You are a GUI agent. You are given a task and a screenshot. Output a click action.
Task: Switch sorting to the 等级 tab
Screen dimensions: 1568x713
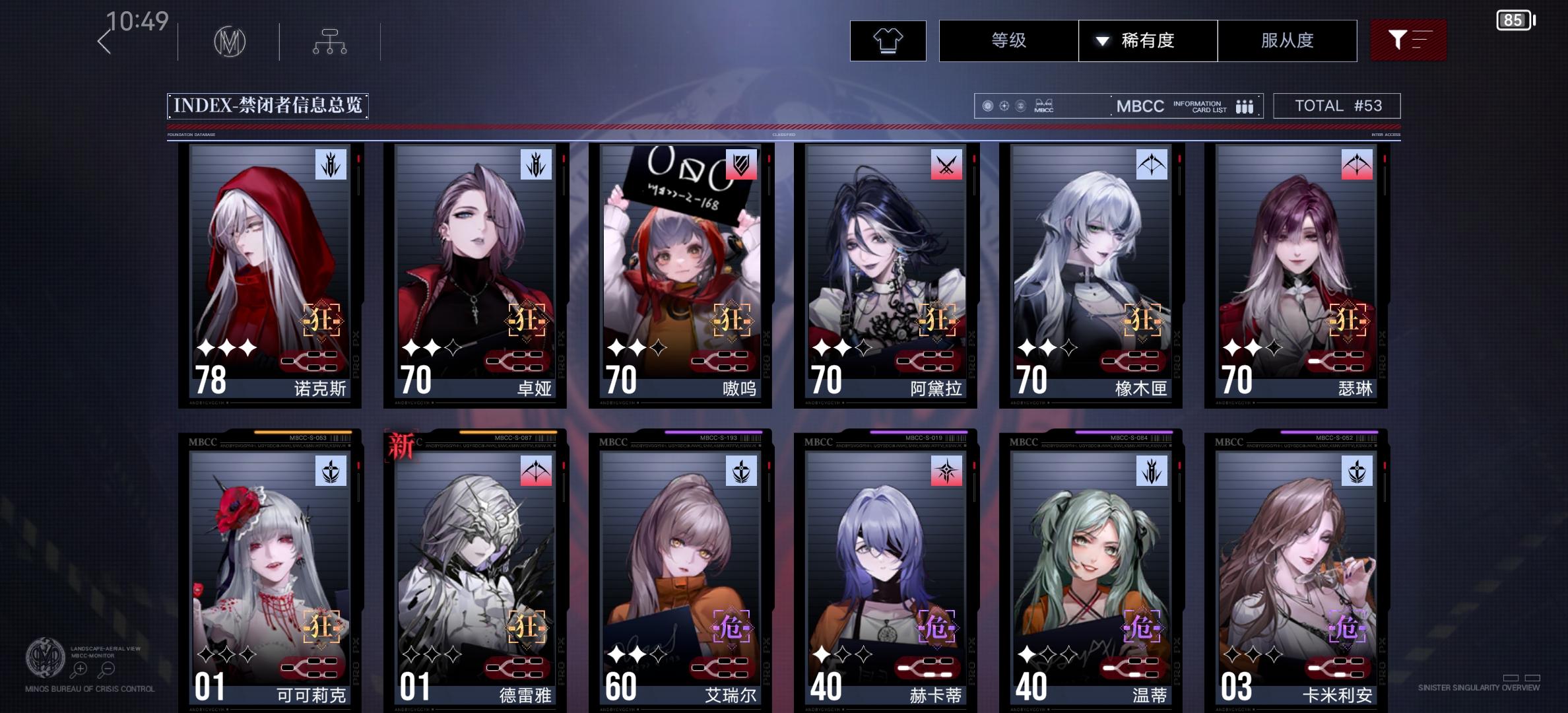click(1008, 40)
